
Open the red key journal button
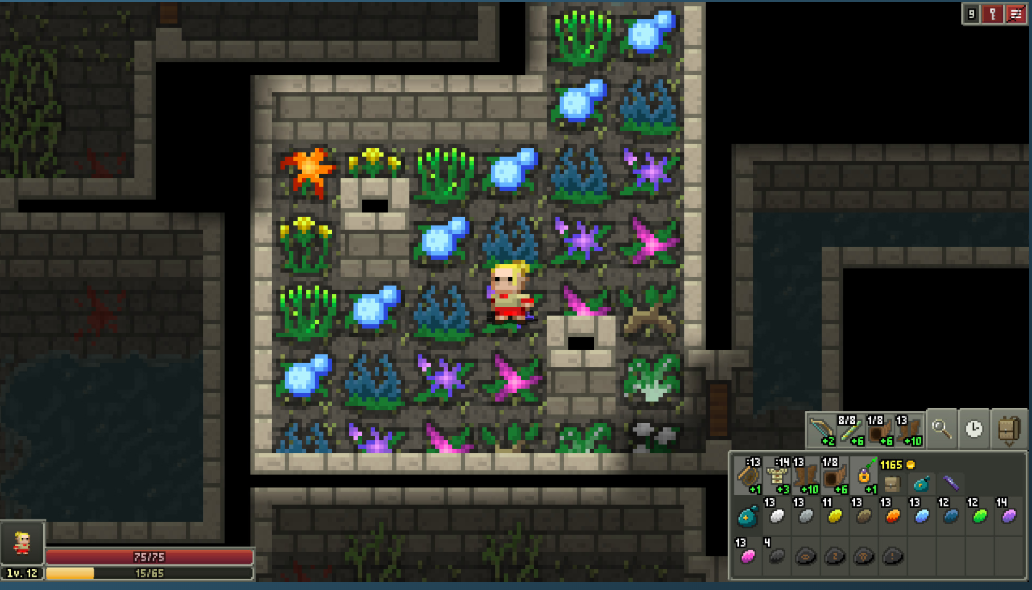[994, 13]
